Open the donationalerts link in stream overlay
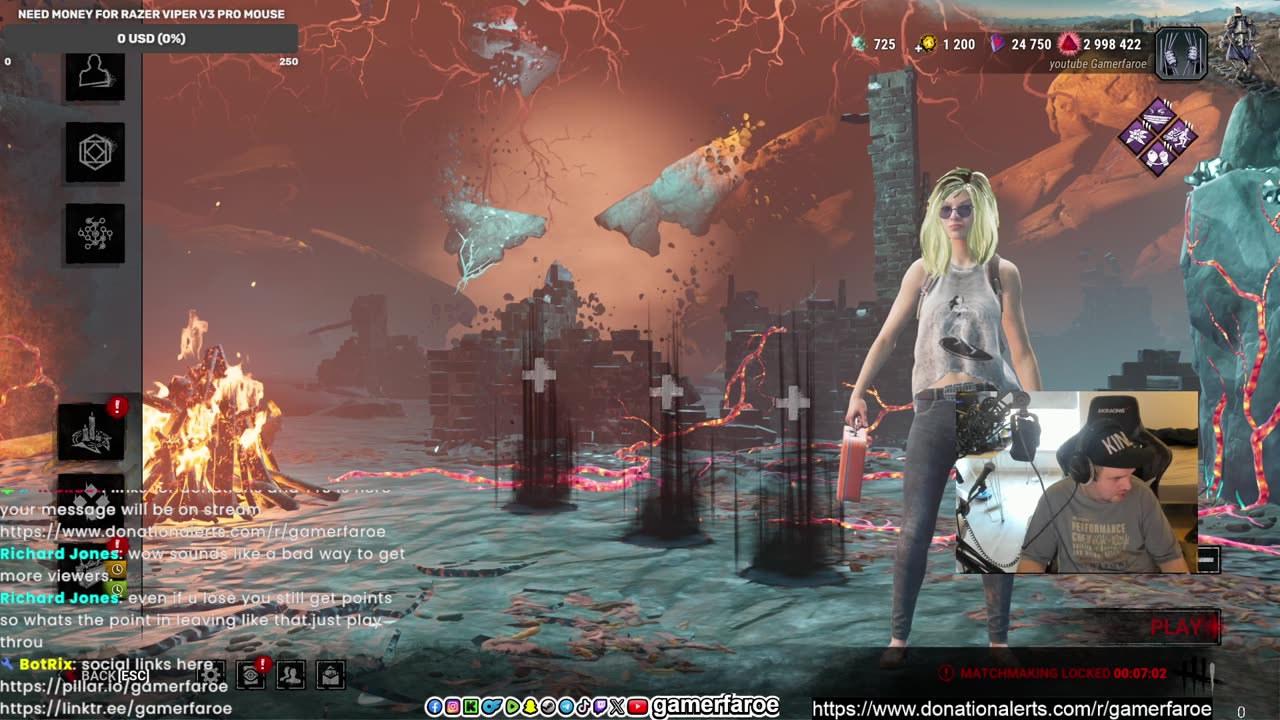This screenshot has width=1280, height=720. point(1011,709)
